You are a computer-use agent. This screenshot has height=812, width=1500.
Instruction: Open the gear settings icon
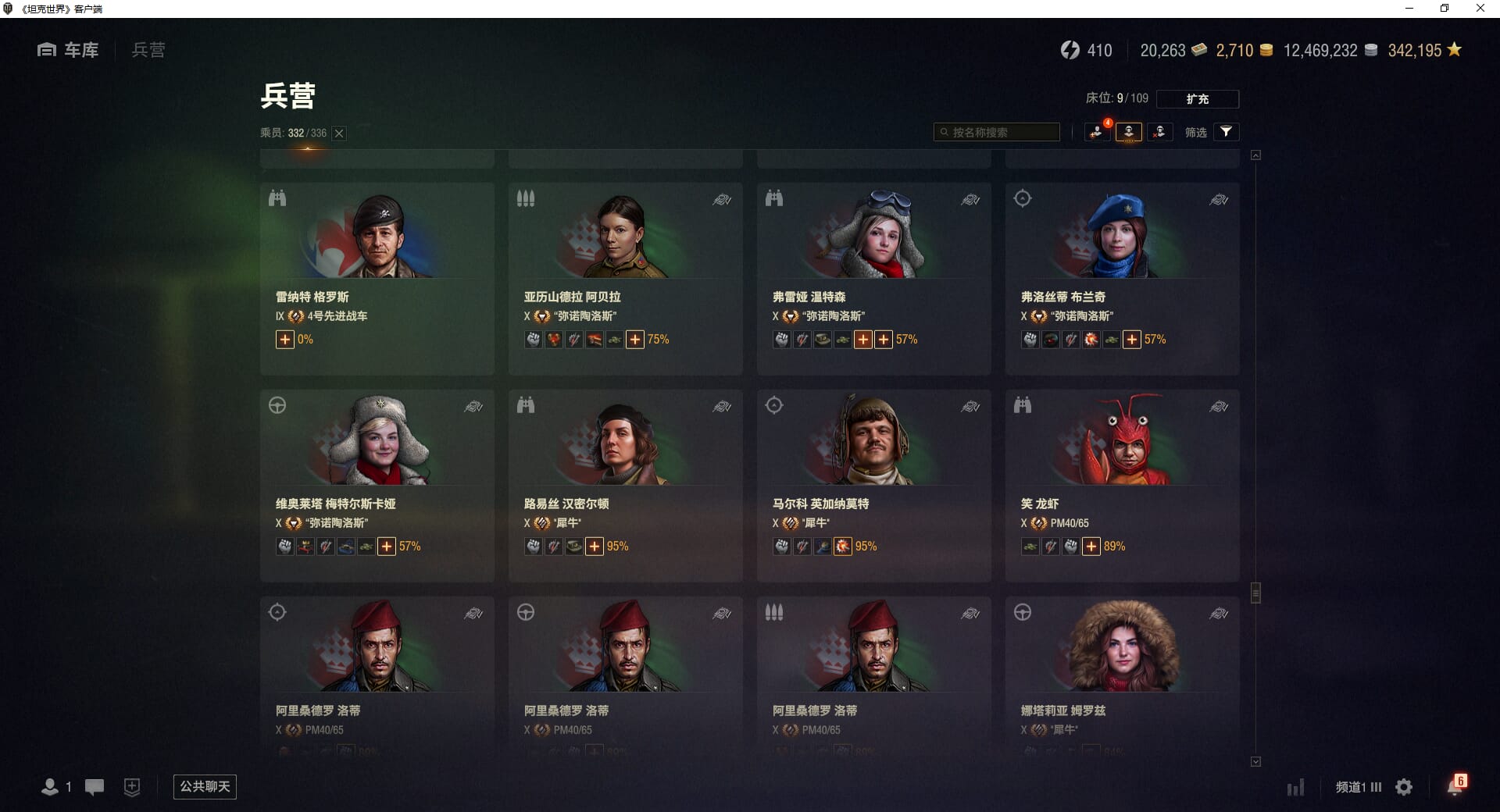[x=1404, y=787]
